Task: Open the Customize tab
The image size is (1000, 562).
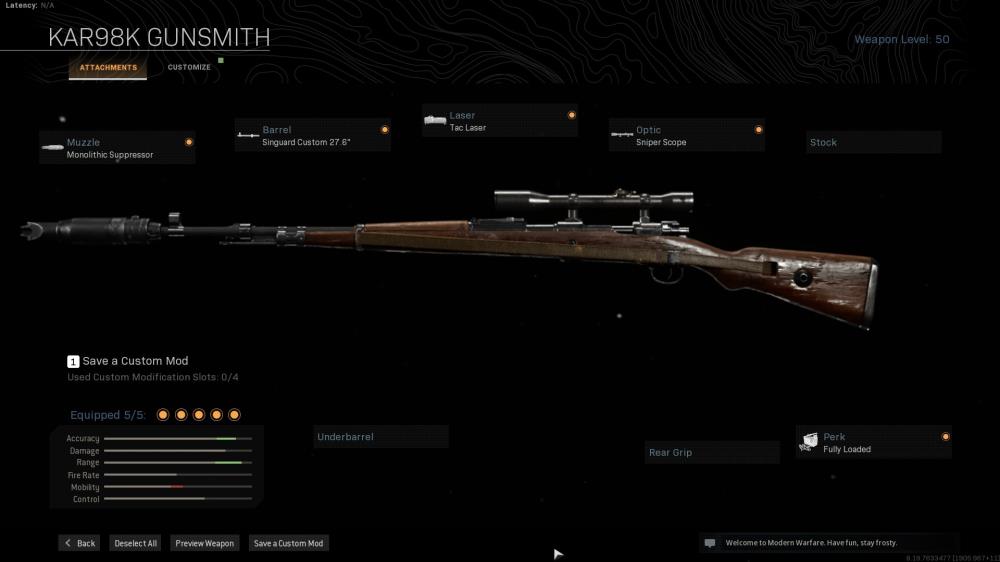Action: (189, 68)
